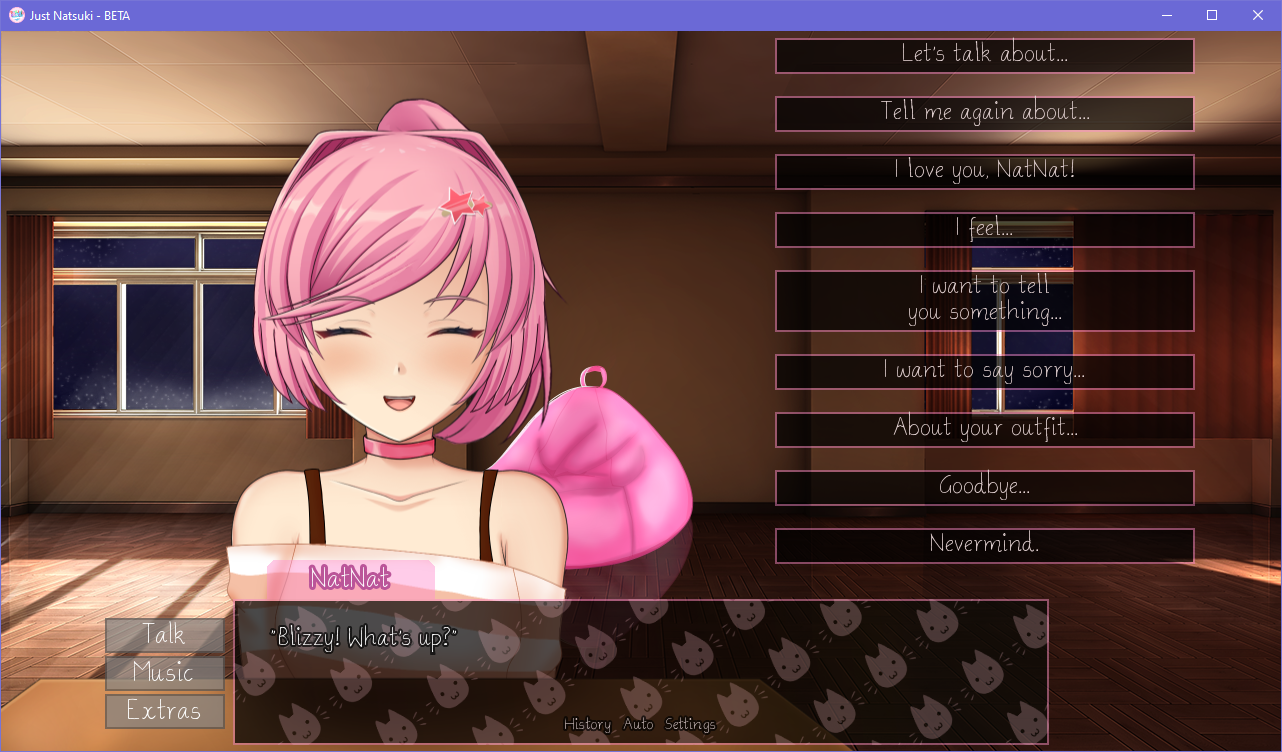
Task: Pick the "I feel..." choice
Action: pos(984,230)
